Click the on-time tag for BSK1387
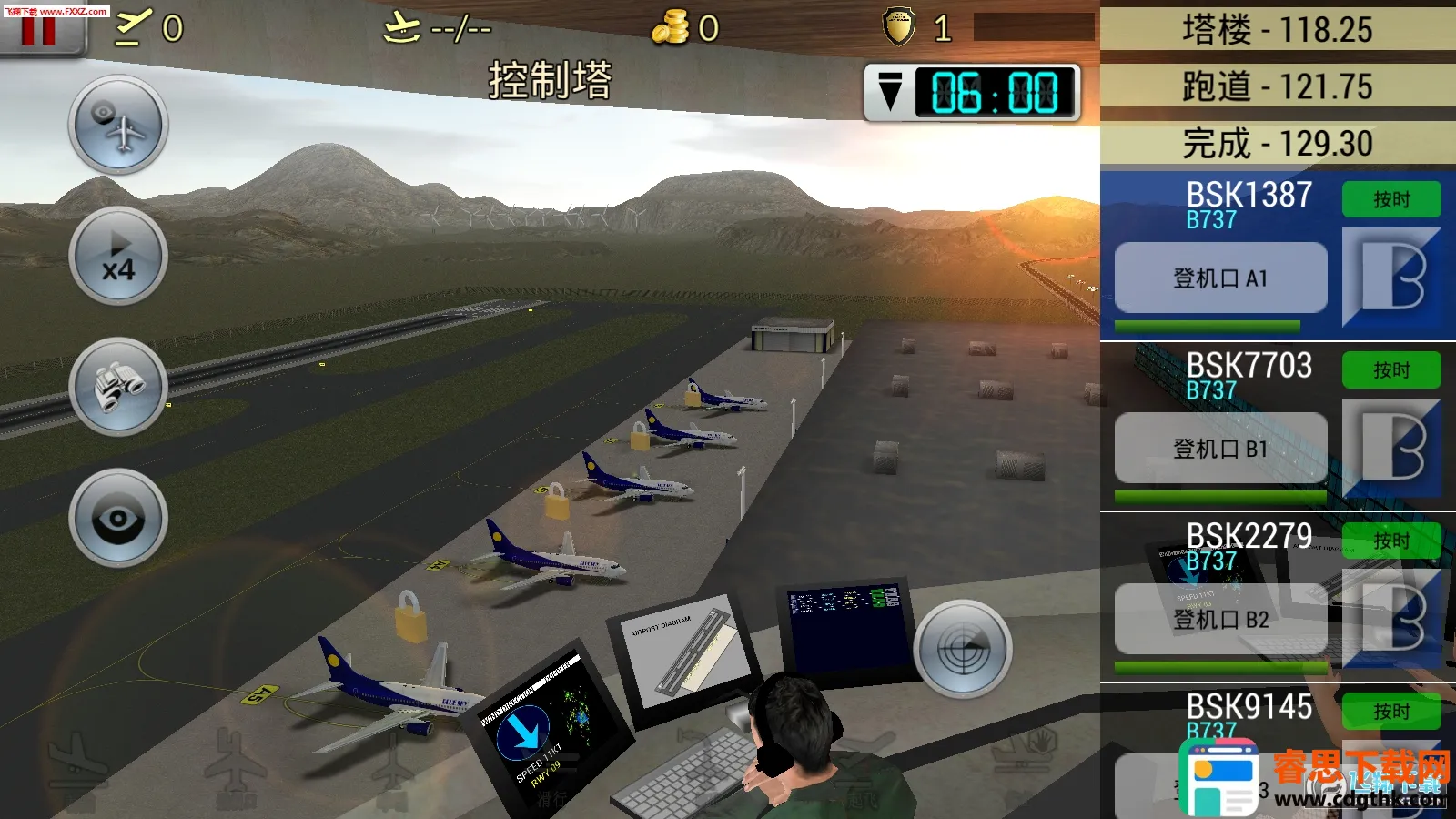 tap(1391, 199)
